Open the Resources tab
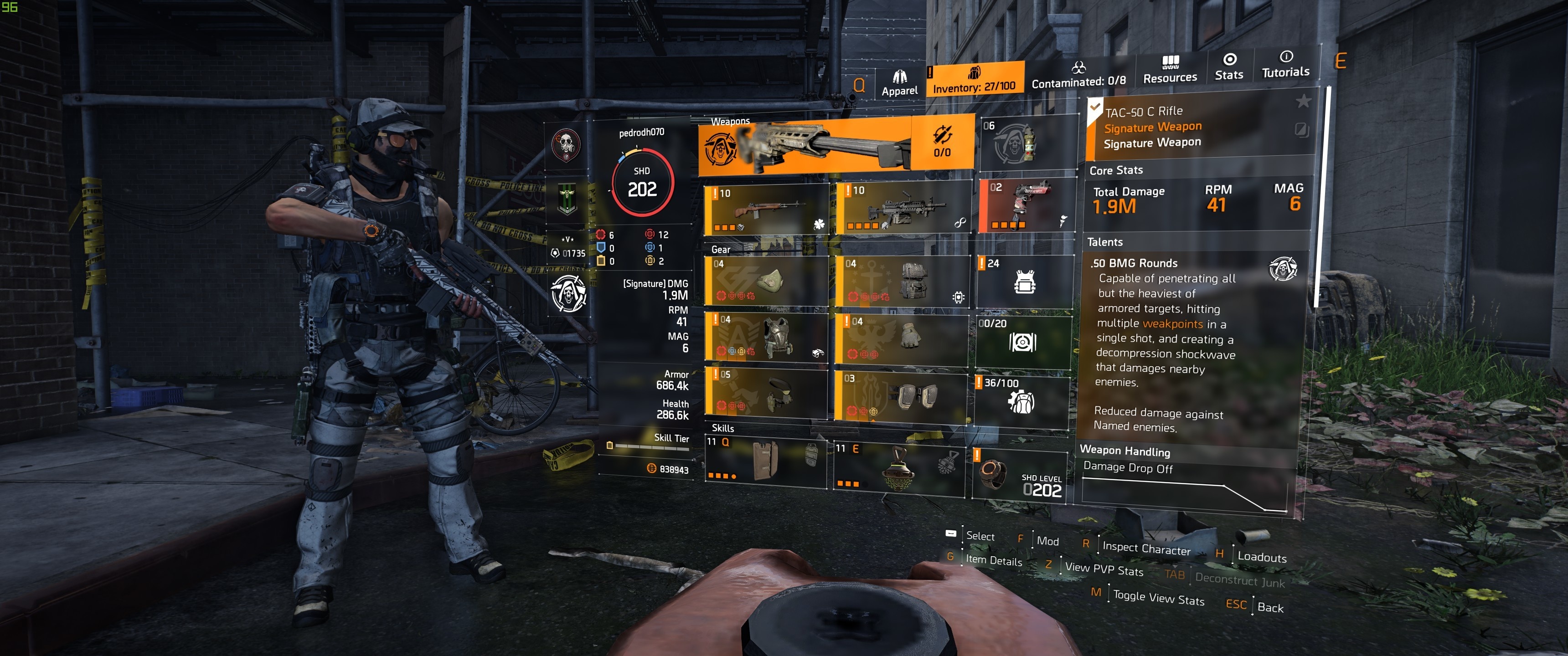 tap(1169, 69)
